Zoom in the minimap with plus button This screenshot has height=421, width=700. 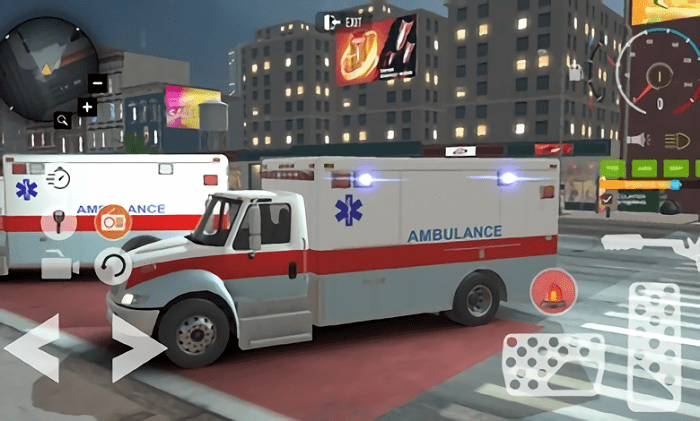coord(87,106)
